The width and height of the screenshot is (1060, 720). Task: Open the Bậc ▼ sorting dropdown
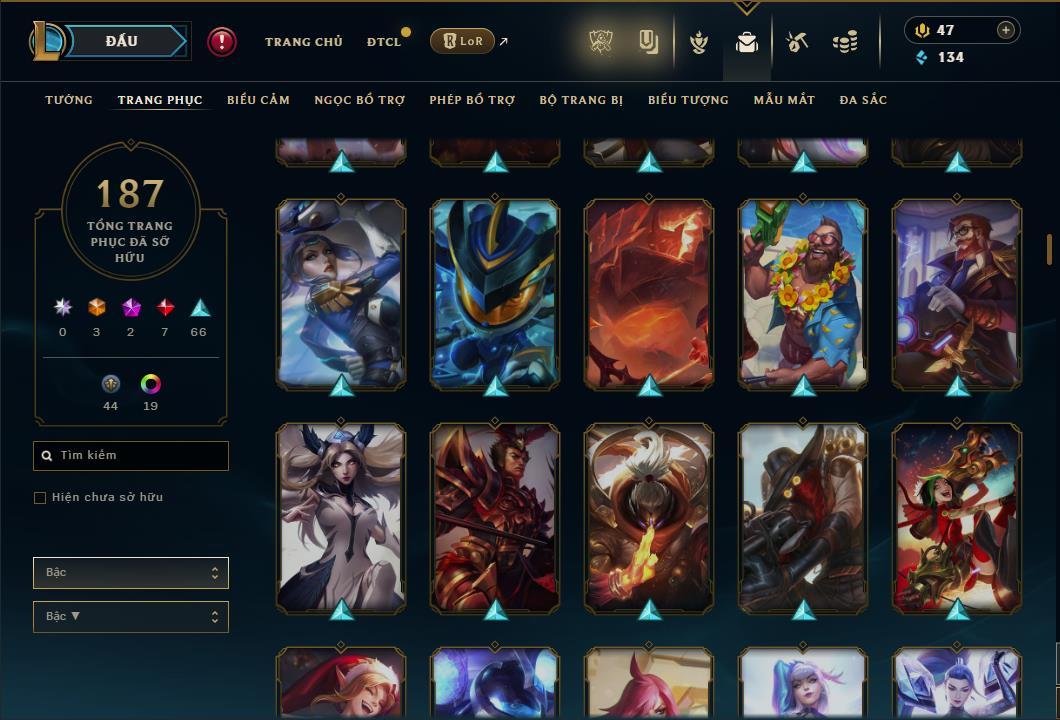pos(131,617)
